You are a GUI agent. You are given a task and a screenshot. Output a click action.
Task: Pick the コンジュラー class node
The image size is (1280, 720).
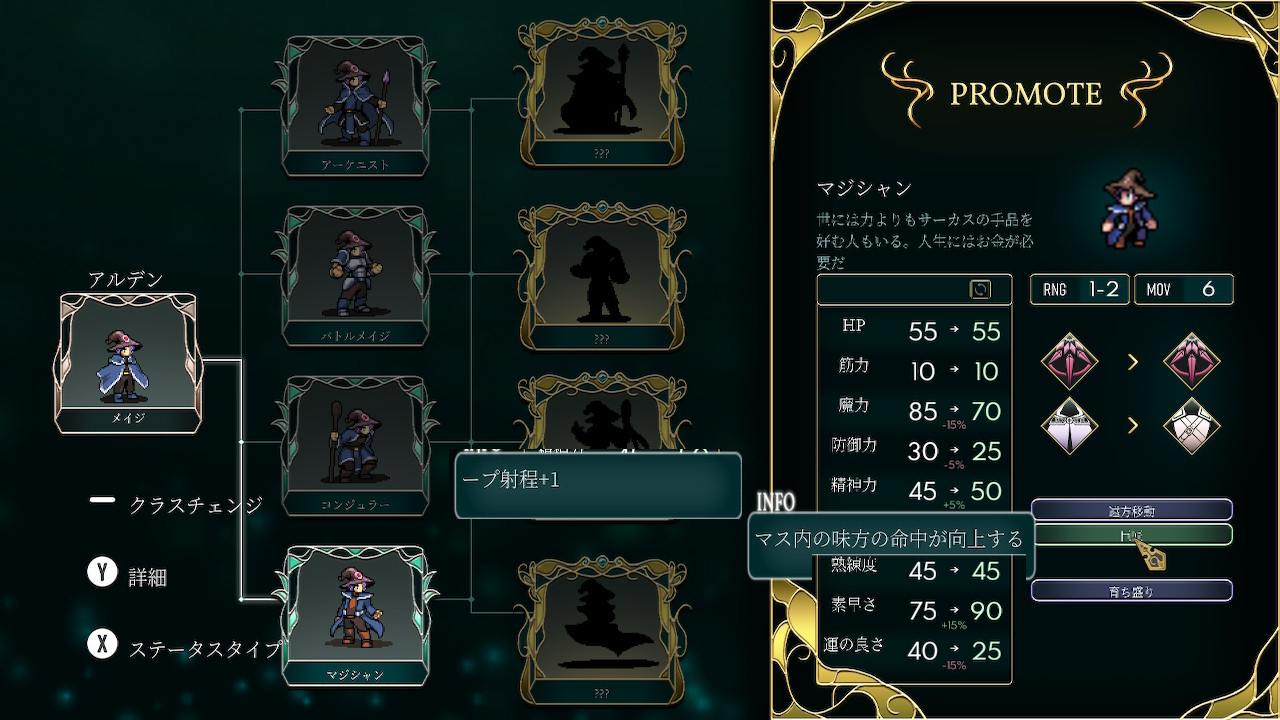tap(355, 445)
